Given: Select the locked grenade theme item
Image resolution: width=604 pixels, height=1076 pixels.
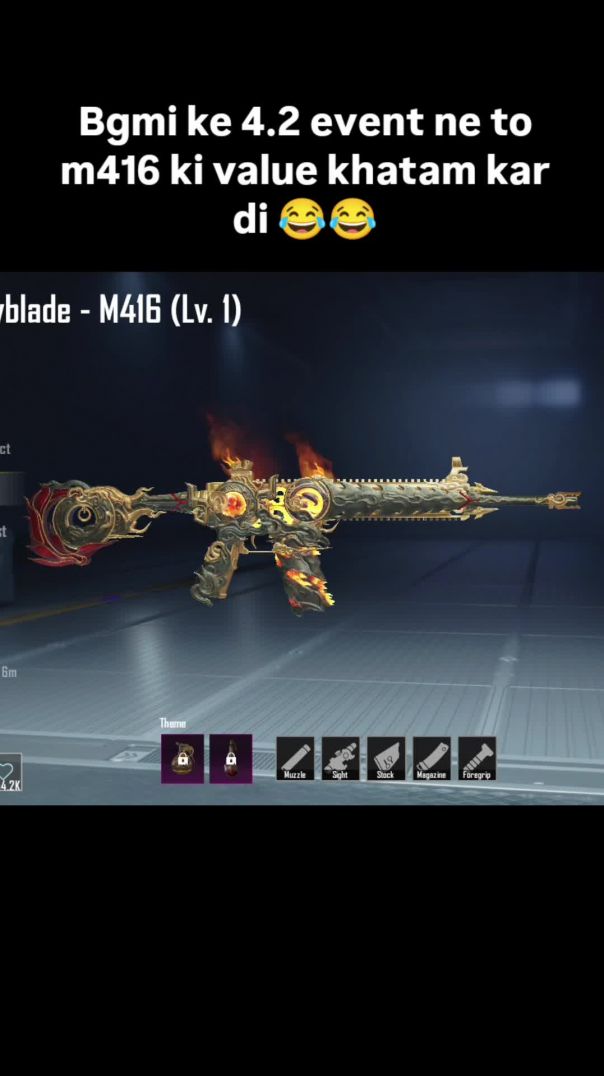Looking at the screenshot, I should tap(183, 759).
